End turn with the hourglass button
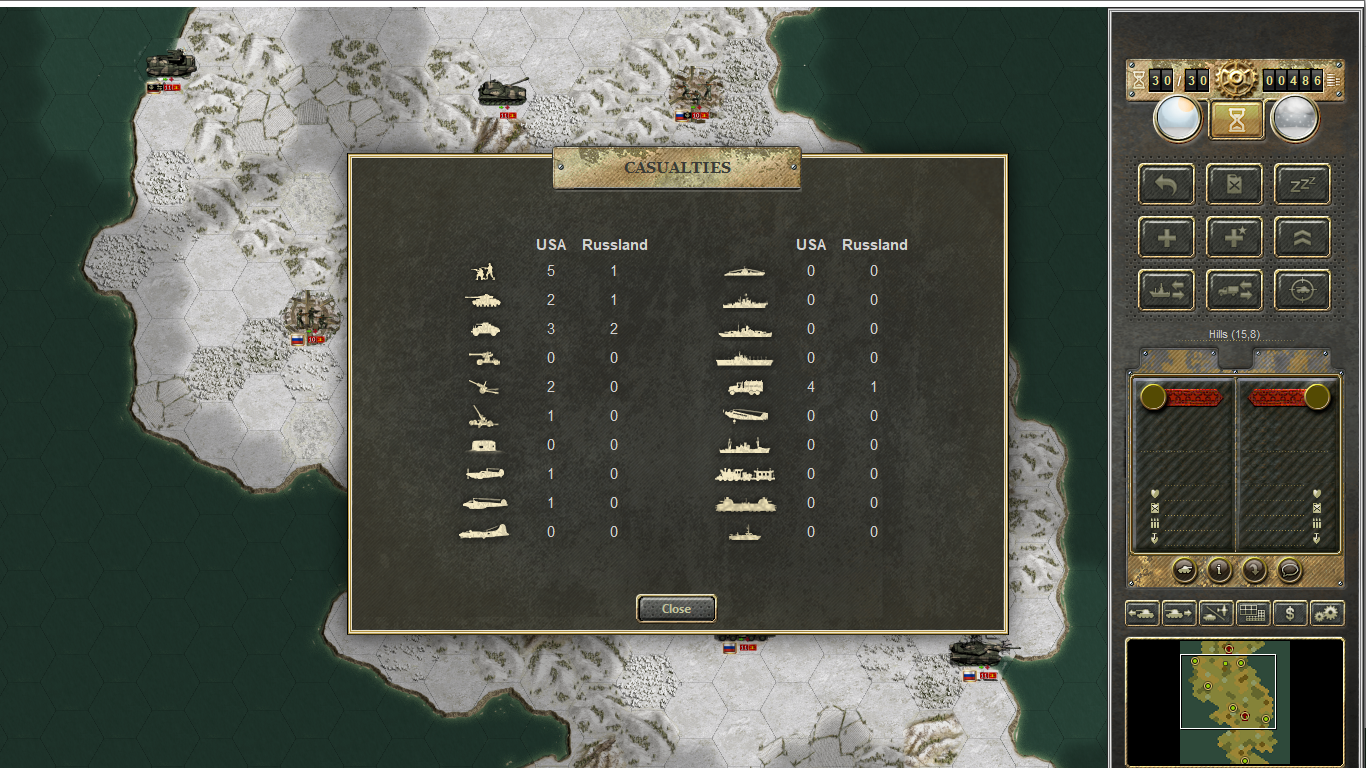This screenshot has height=768, width=1366. pyautogui.click(x=1237, y=120)
